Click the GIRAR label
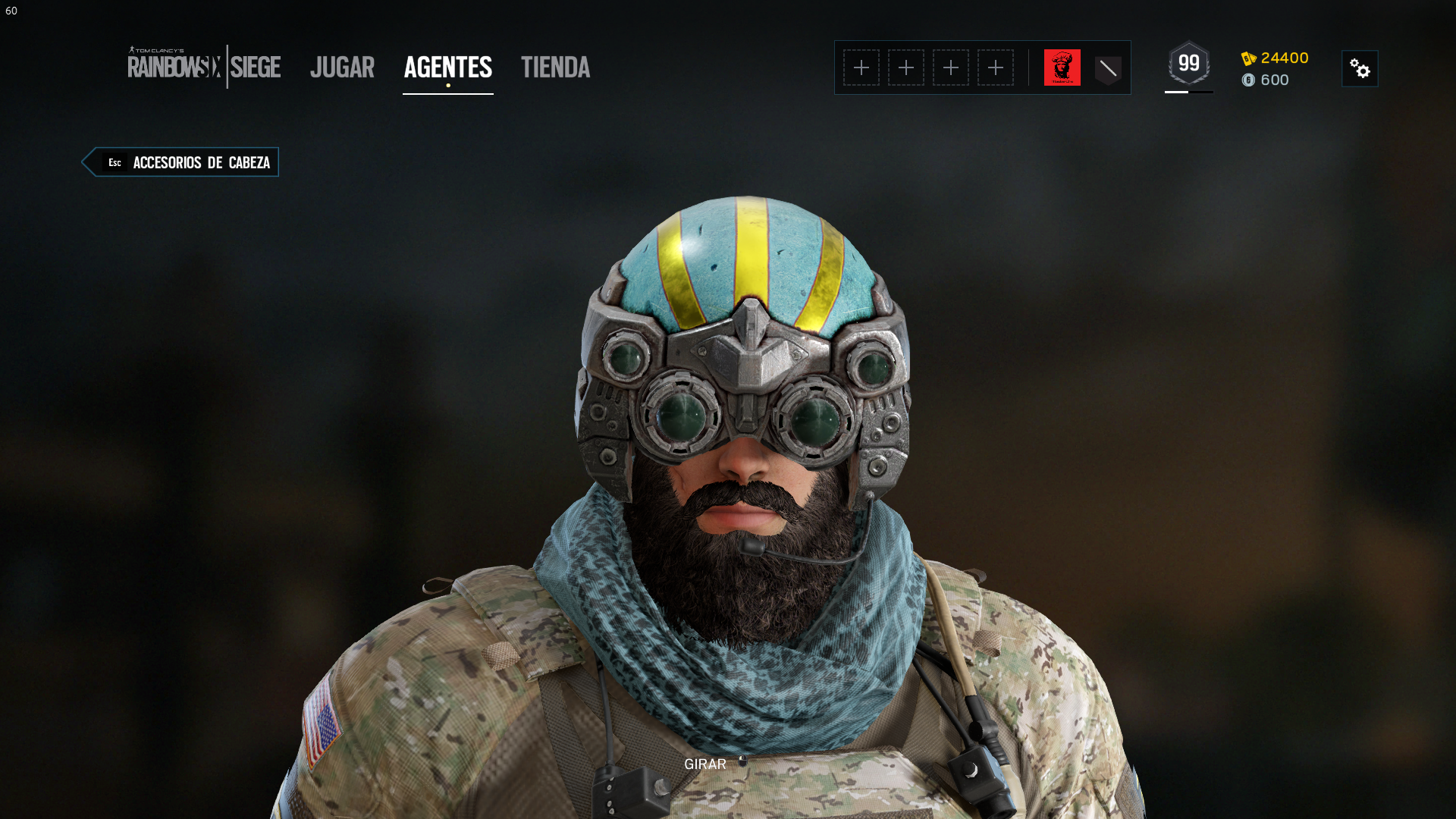The image size is (1456, 819). (x=704, y=764)
